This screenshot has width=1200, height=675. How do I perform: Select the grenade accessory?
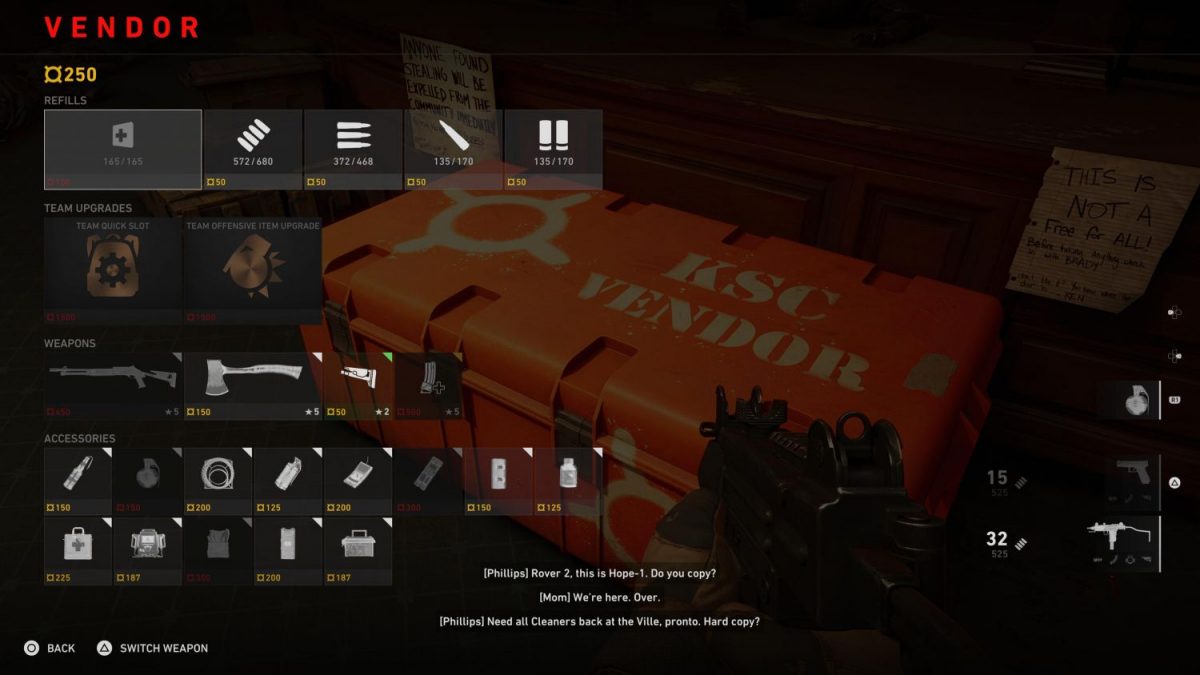[x=148, y=480]
